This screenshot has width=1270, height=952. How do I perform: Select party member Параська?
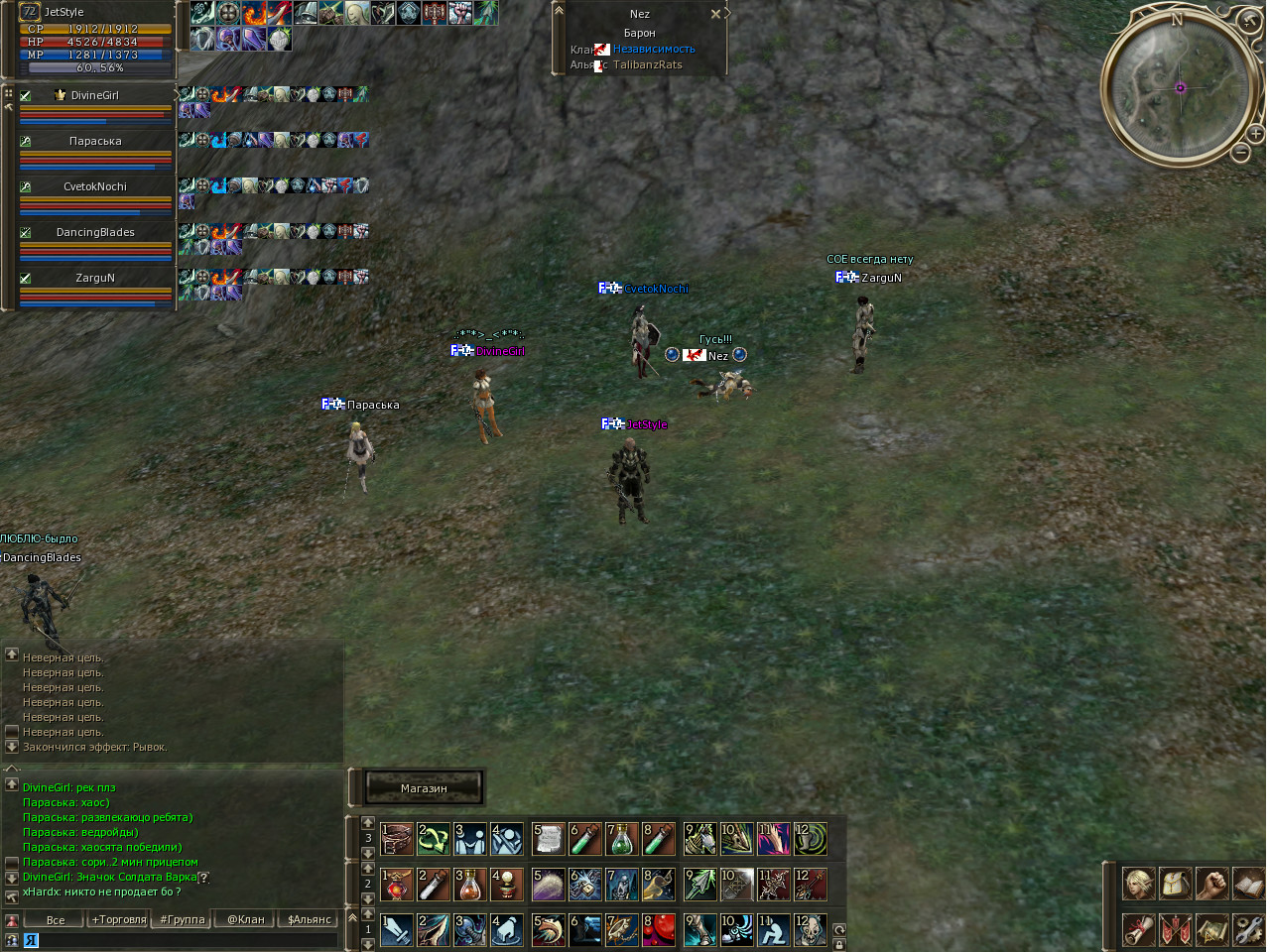pyautogui.click(x=95, y=141)
